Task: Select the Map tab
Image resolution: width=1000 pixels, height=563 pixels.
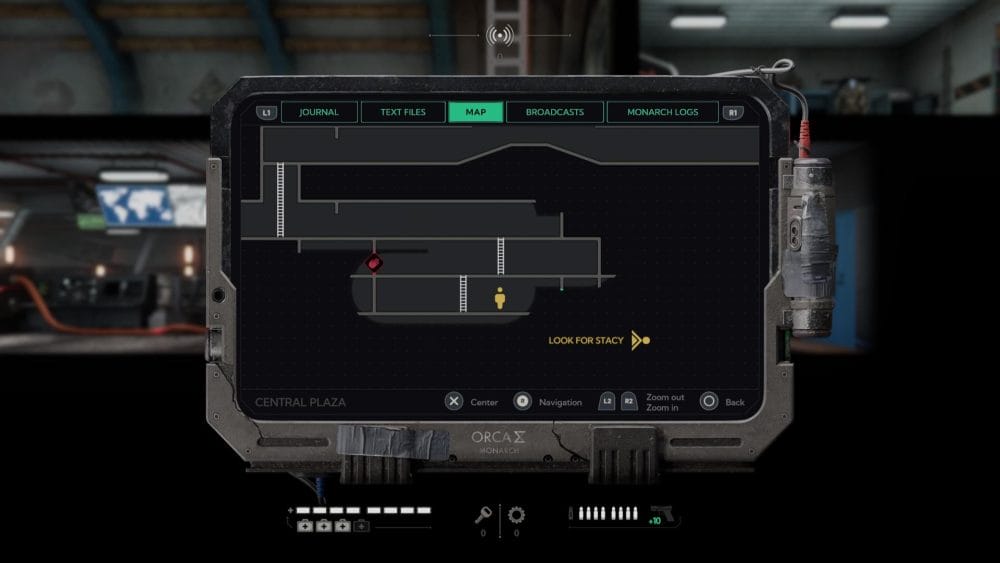Action: 476,112
